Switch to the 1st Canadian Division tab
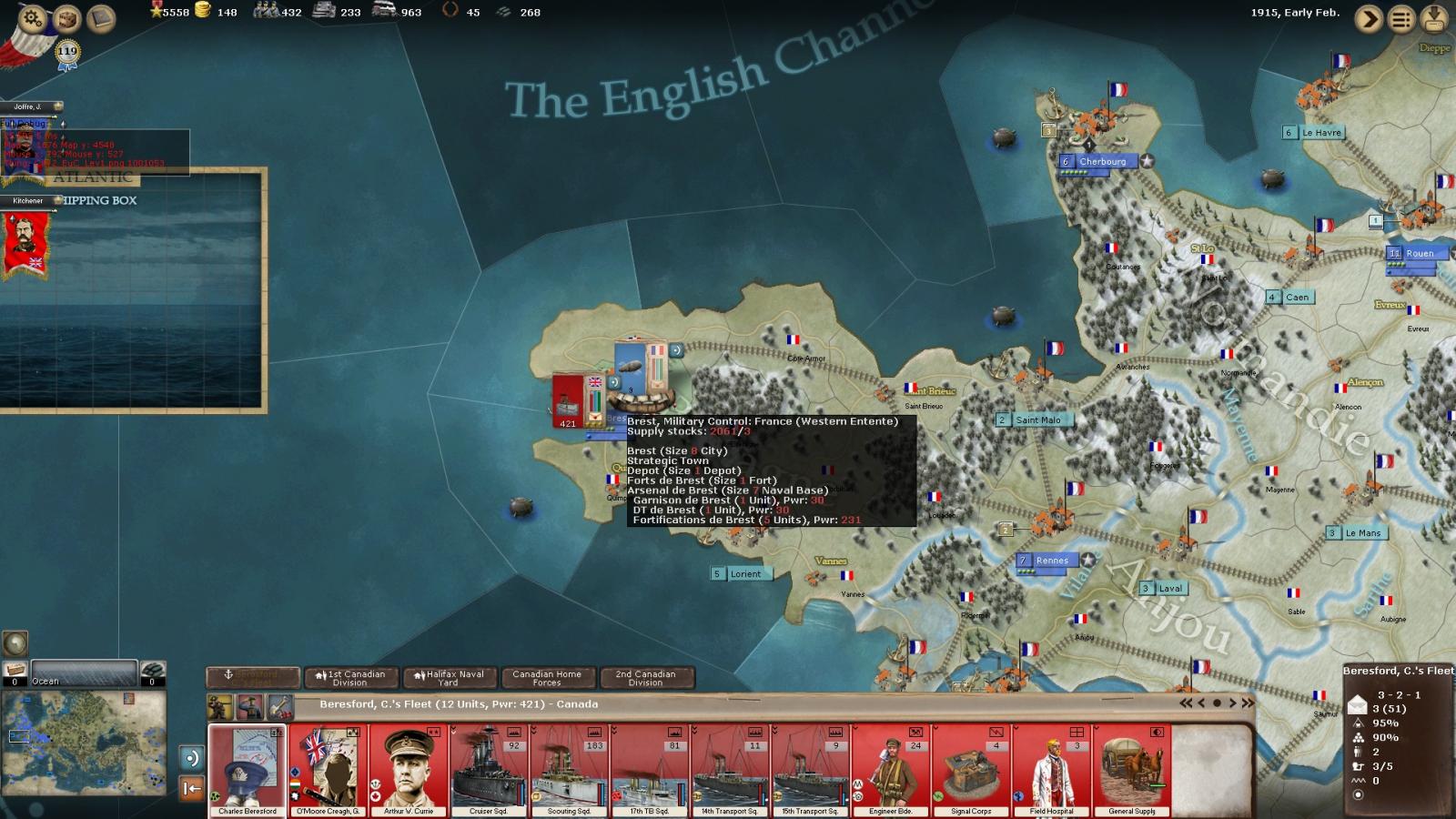The height and width of the screenshot is (819, 1456). (350, 678)
